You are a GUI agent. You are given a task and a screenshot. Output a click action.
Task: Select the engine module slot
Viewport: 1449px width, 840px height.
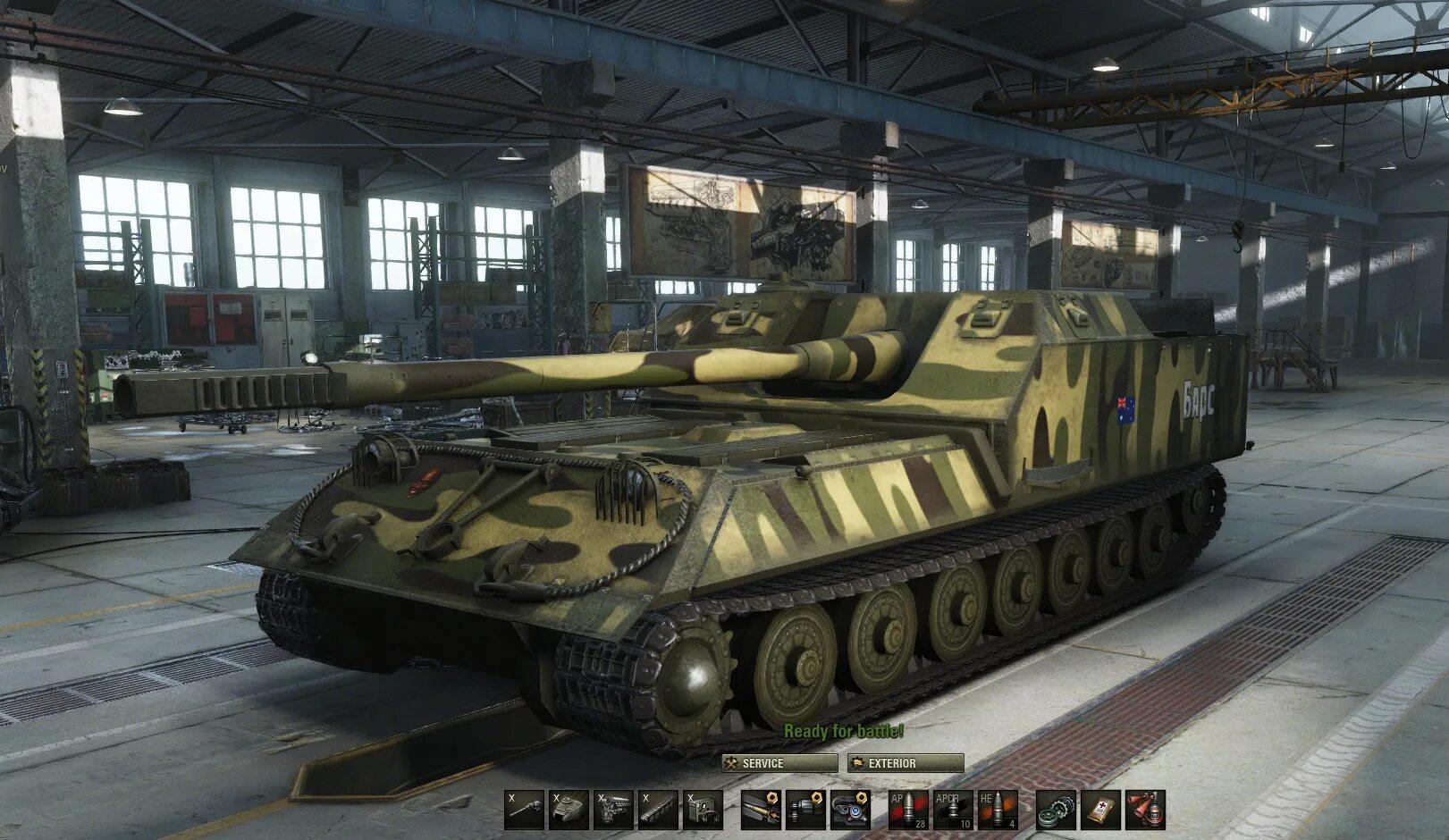click(x=613, y=810)
